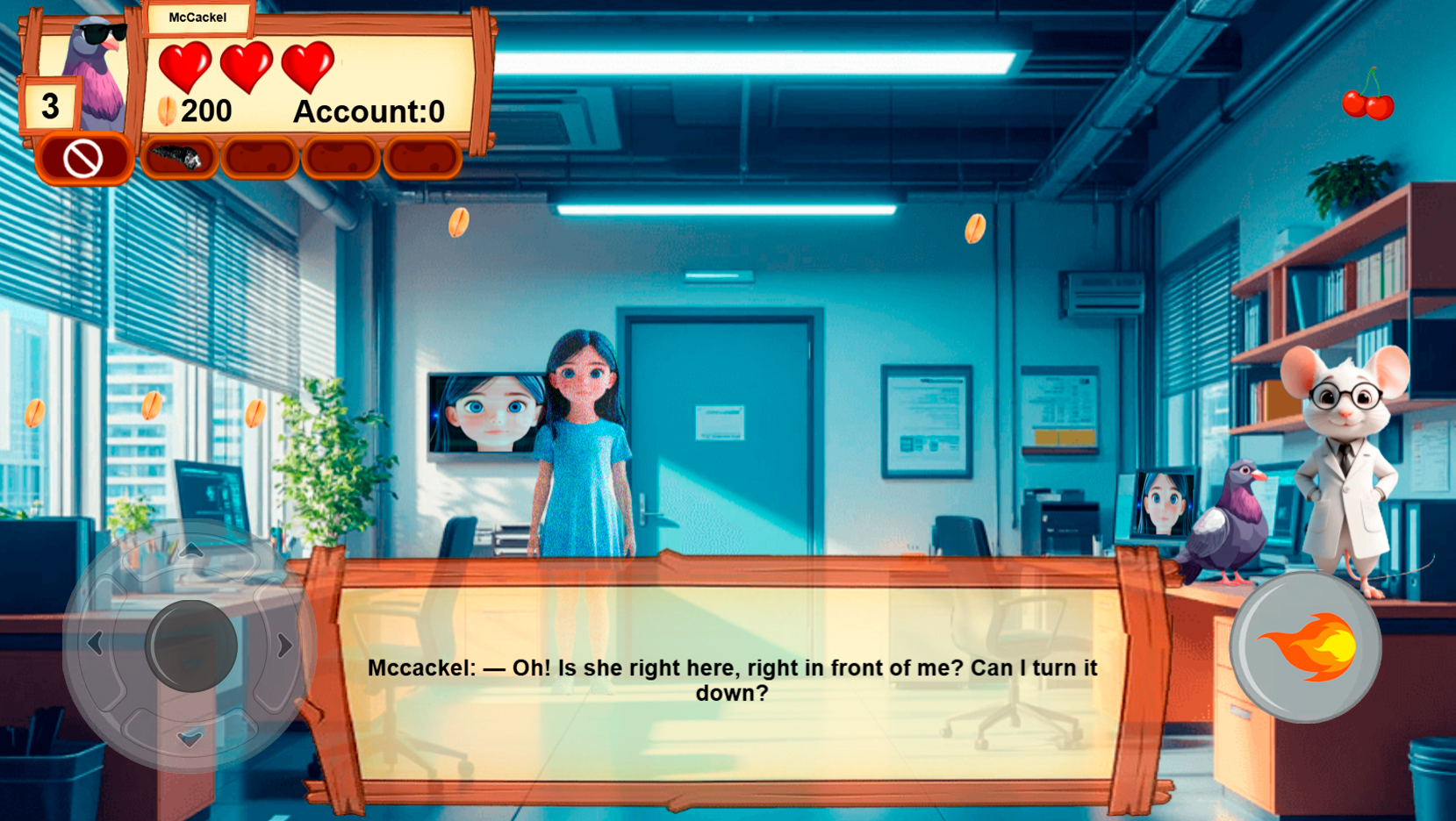Click the level 3 counter panel
Screen dimensions: 1456x821
[x=50, y=106]
